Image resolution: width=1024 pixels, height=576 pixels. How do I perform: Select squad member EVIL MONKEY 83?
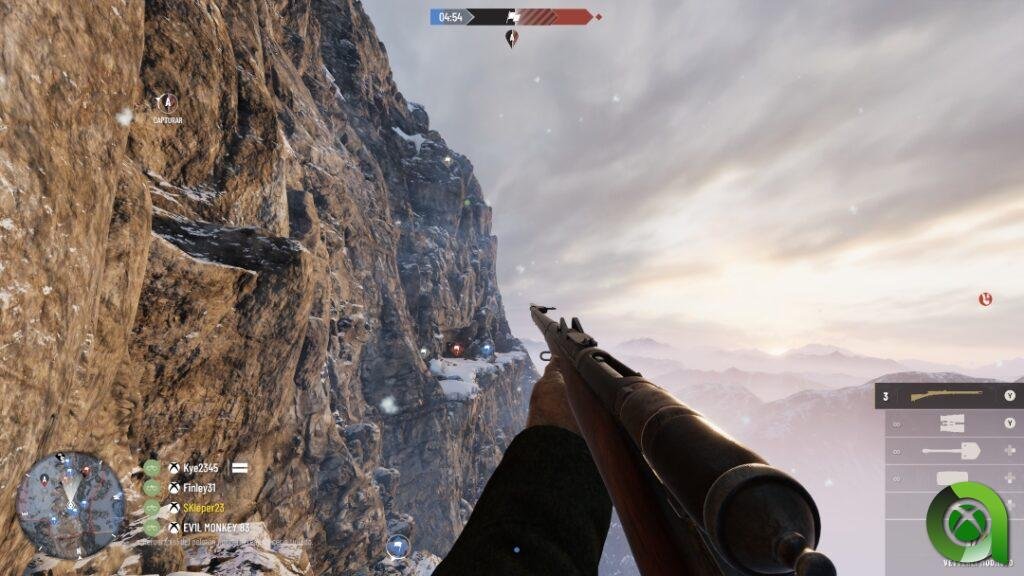pyautogui.click(x=215, y=527)
